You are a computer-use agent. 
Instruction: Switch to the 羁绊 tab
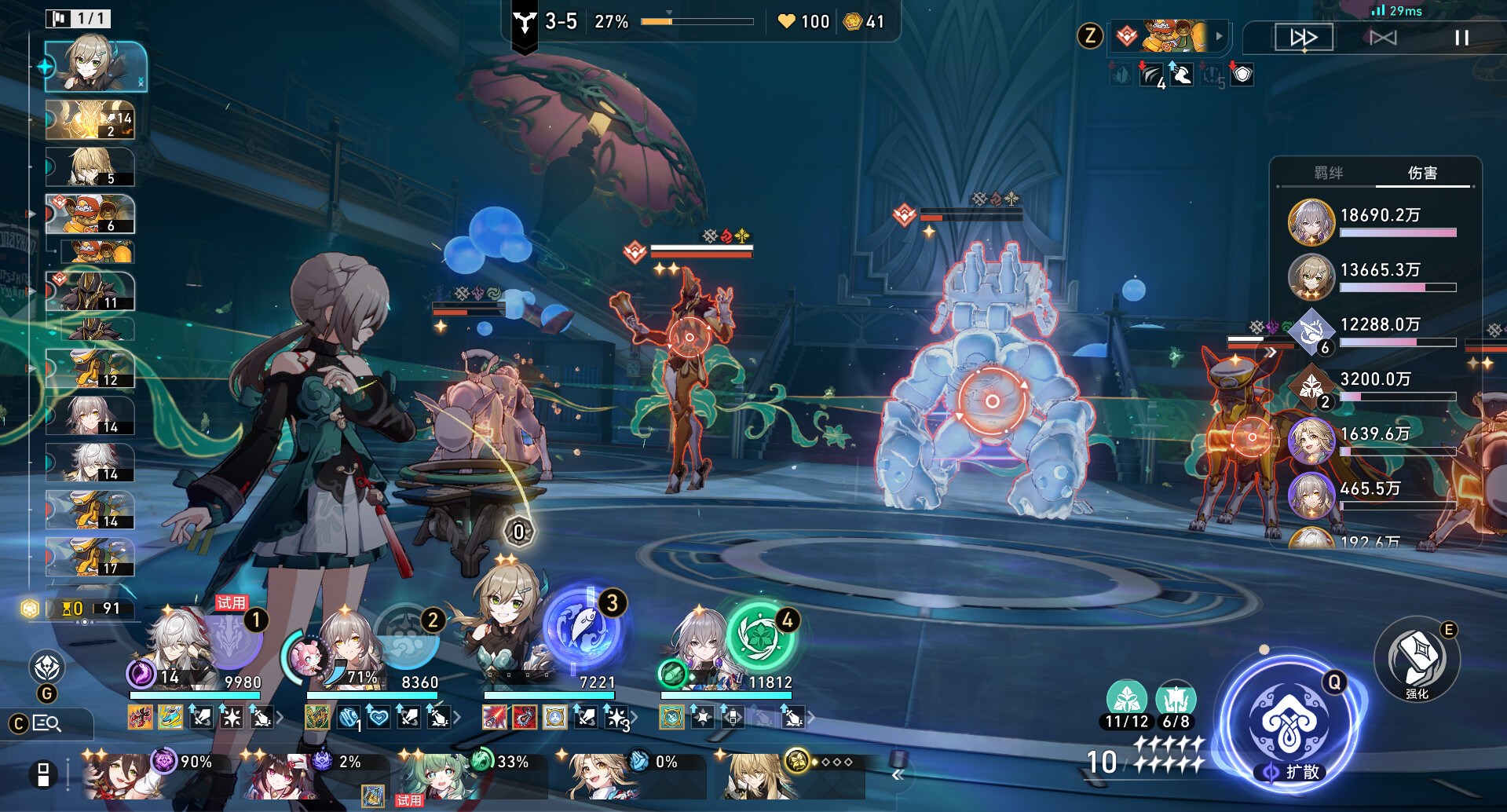[1329, 173]
